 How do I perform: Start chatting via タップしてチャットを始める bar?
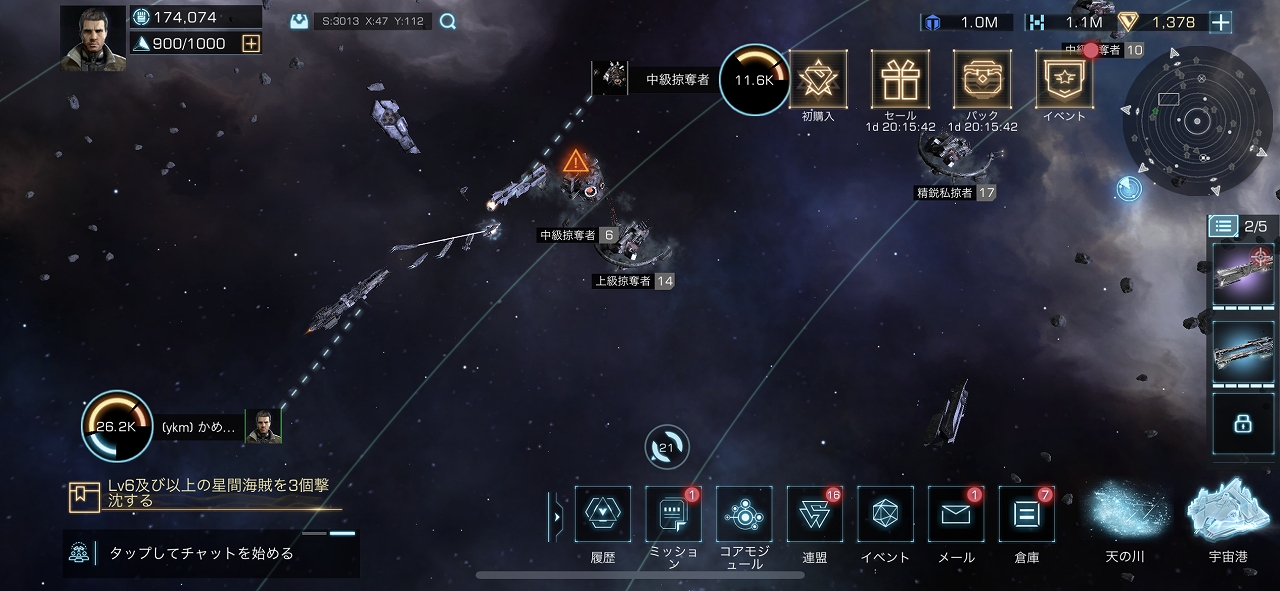[210, 553]
